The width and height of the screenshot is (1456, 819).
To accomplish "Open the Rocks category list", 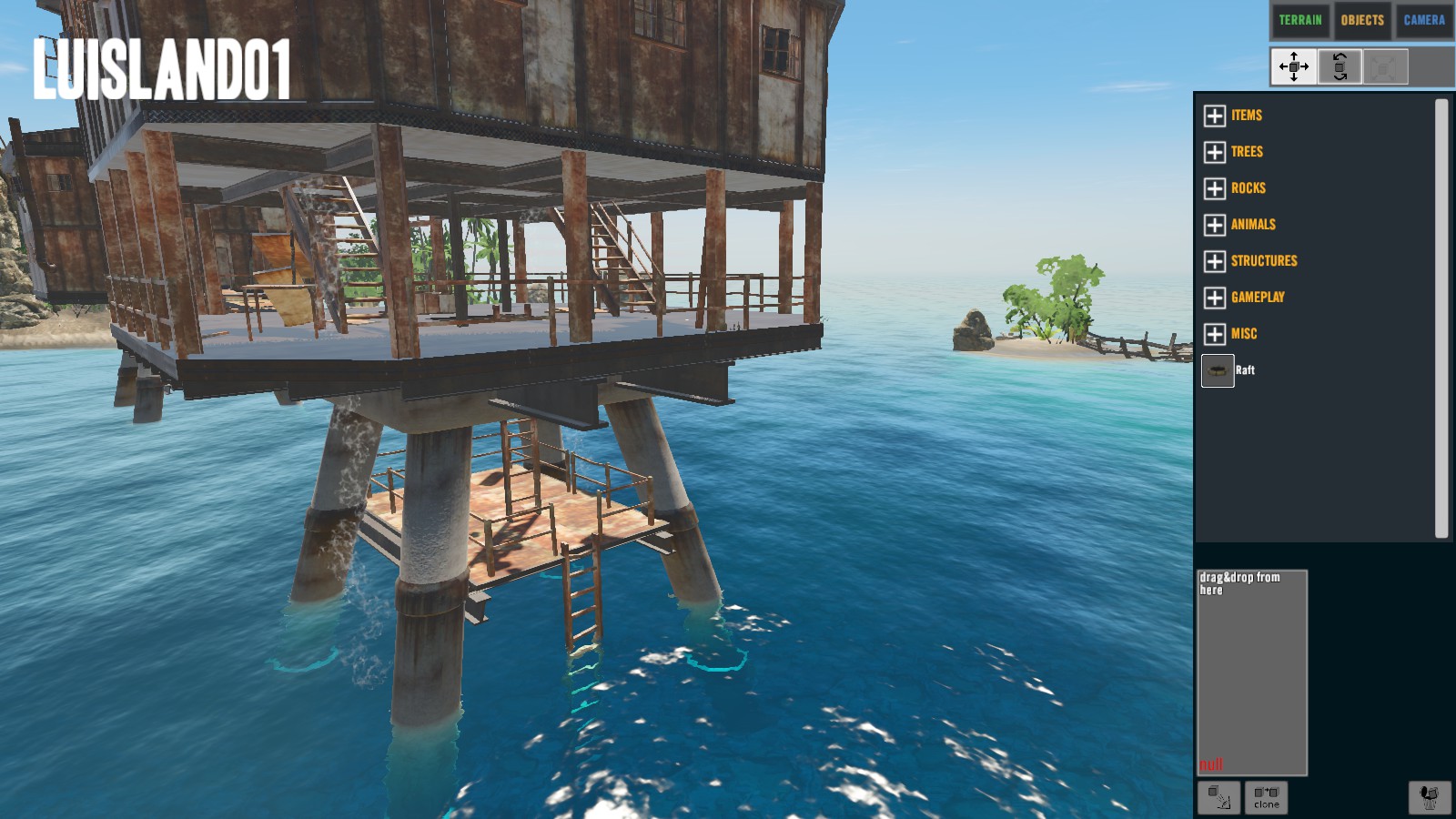I will click(x=1215, y=188).
